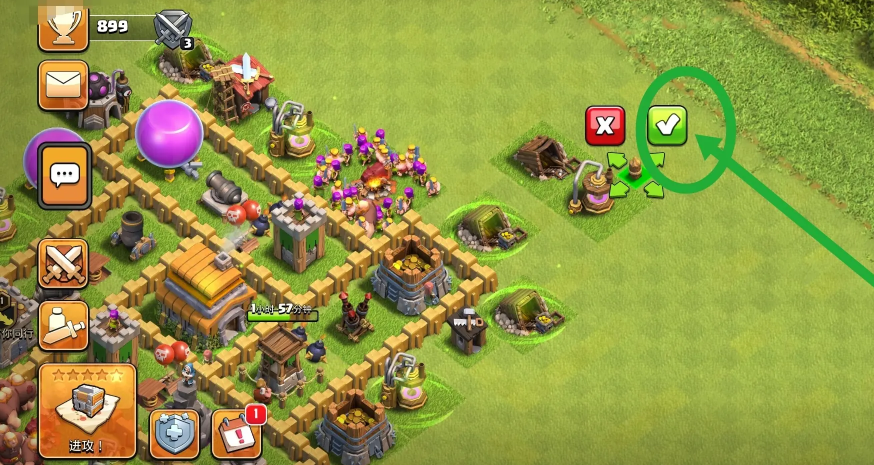Tap the league shield badge beside trophy count
The image size is (874, 465).
[x=173, y=28]
